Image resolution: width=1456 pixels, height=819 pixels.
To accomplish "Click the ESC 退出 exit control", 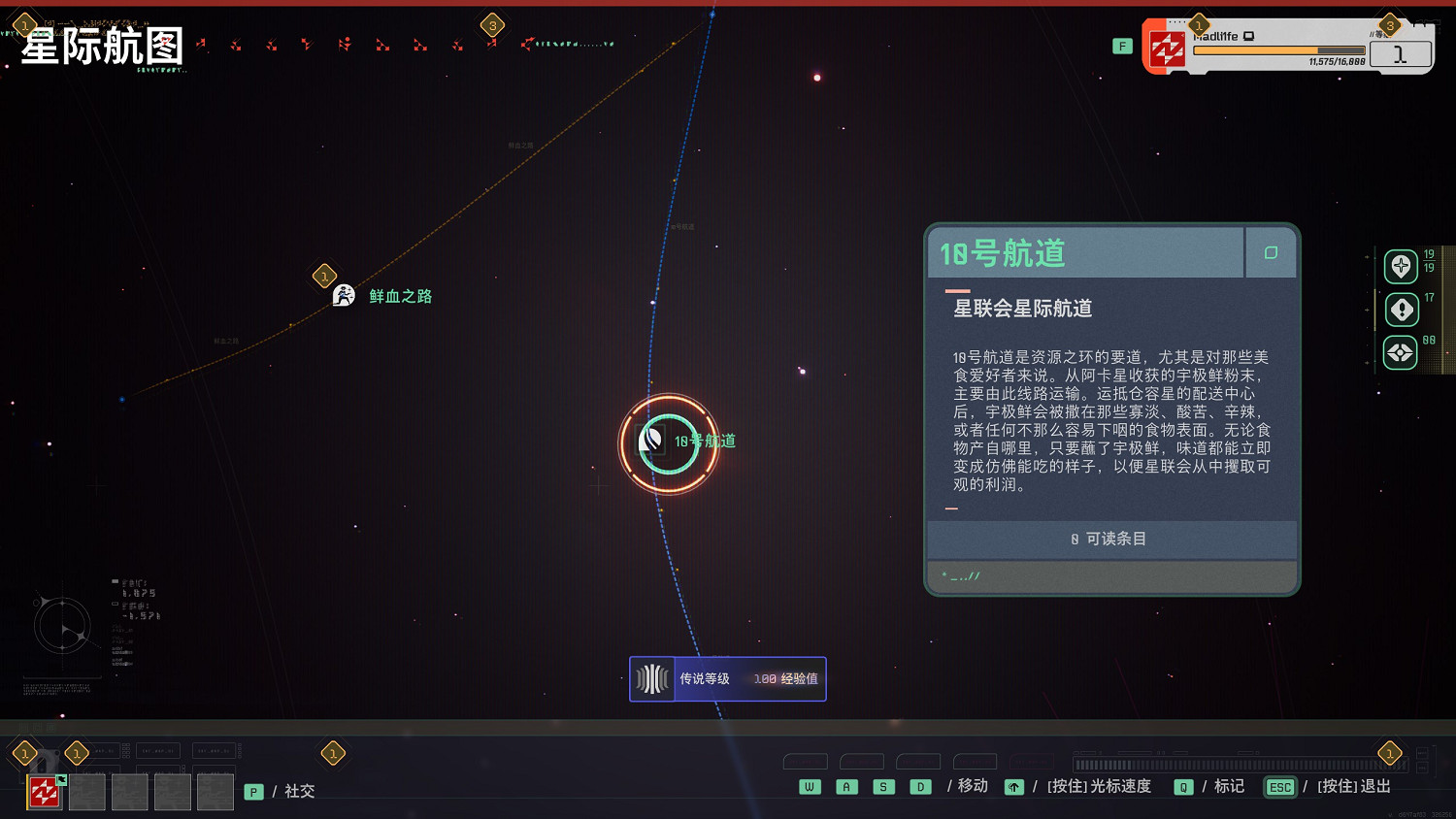I will coord(1280,788).
